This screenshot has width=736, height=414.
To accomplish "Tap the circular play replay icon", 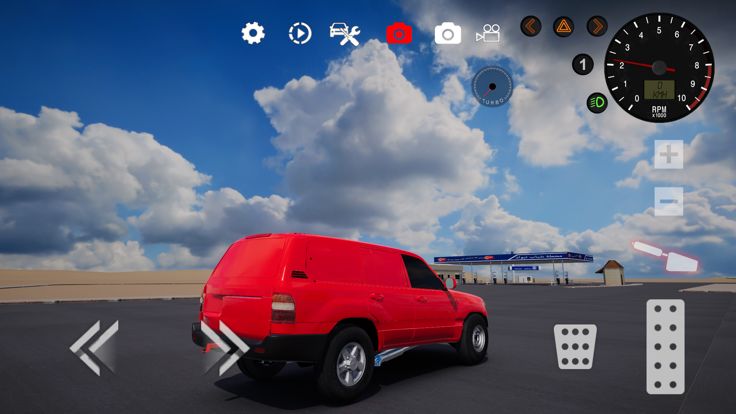I will click(300, 33).
